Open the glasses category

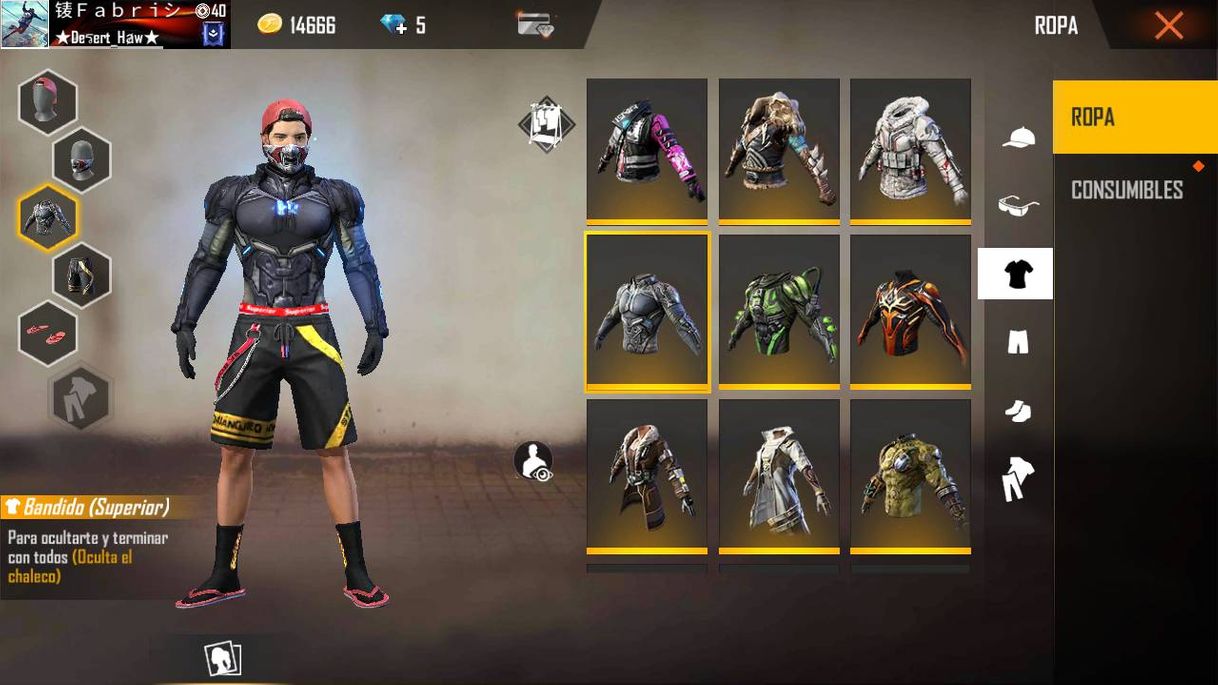(x=1018, y=206)
